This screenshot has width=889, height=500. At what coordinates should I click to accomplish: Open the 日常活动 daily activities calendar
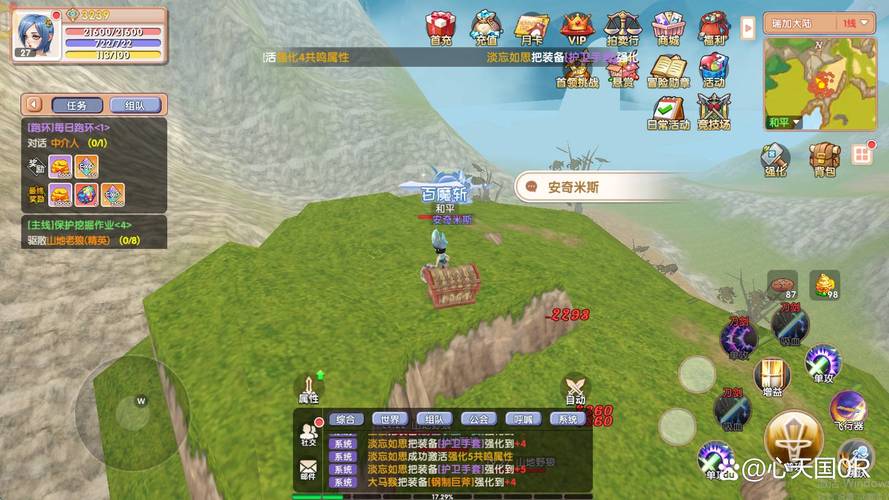(667, 110)
